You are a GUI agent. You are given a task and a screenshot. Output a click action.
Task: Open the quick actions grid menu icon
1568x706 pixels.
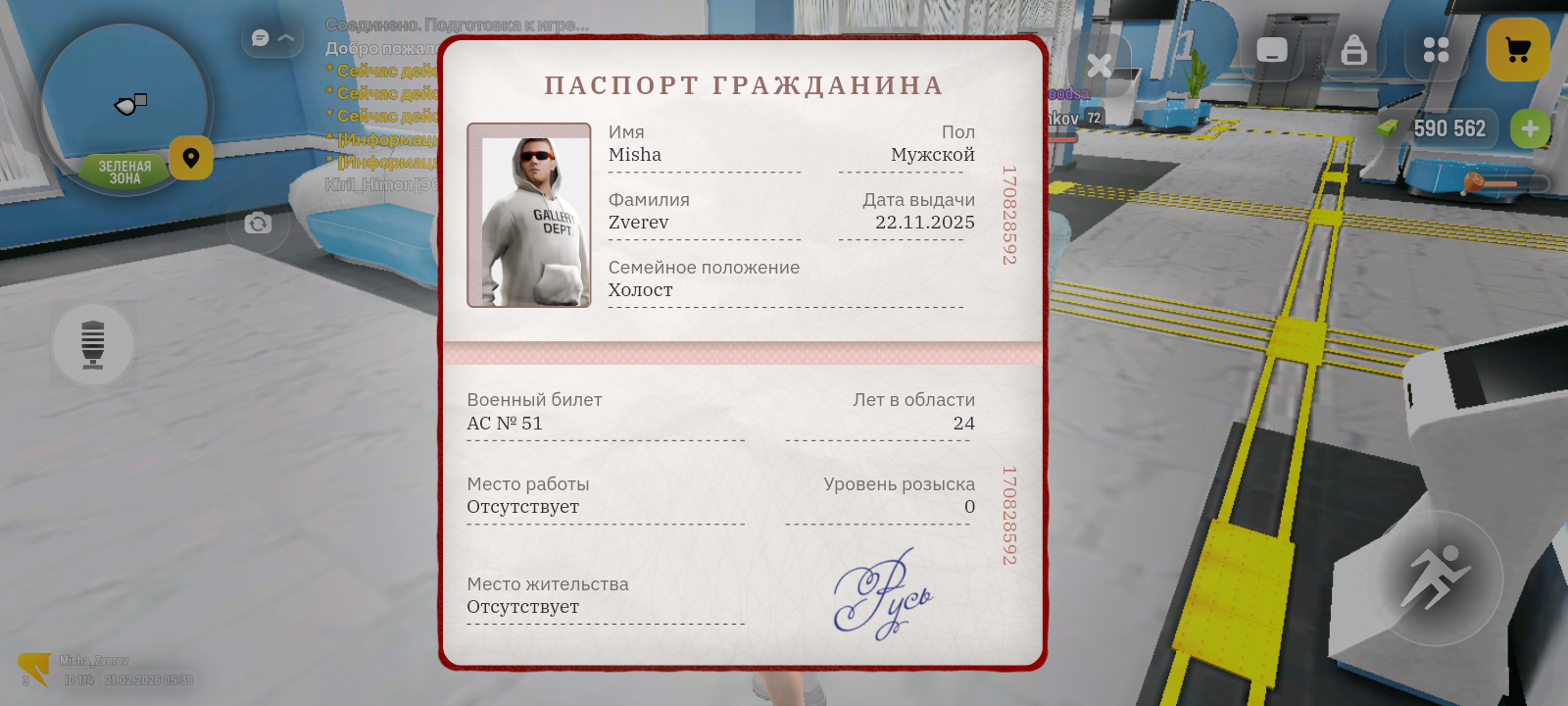click(x=1436, y=49)
